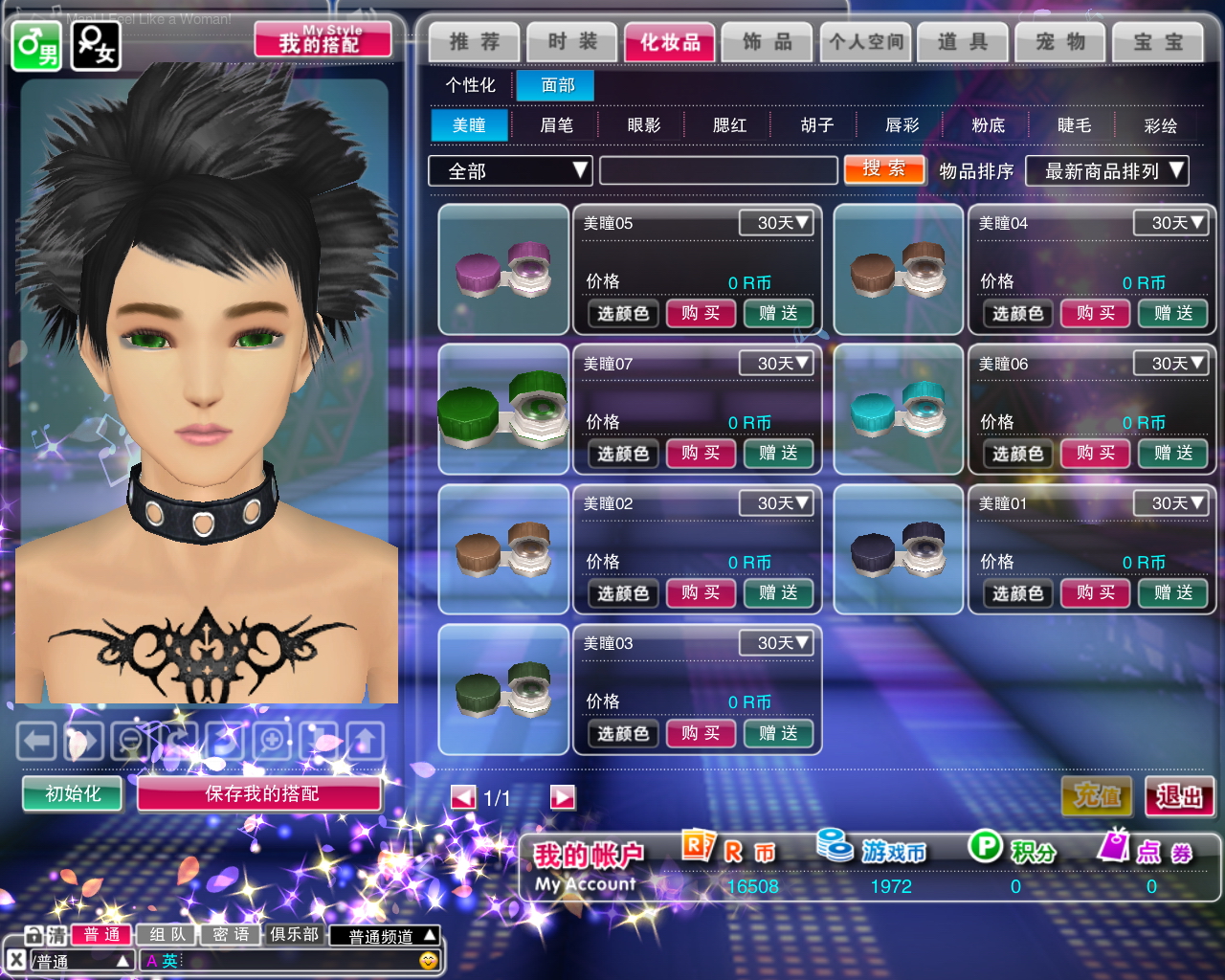This screenshot has width=1225, height=980.
Task: Exit the shop with 退出 button
Action: click(x=1179, y=795)
